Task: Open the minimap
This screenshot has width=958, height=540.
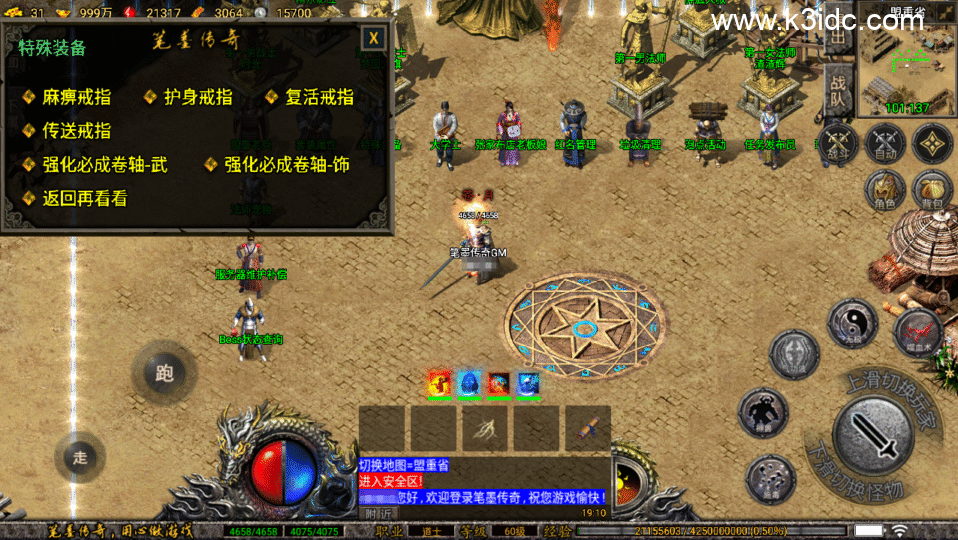Action: 907,60
